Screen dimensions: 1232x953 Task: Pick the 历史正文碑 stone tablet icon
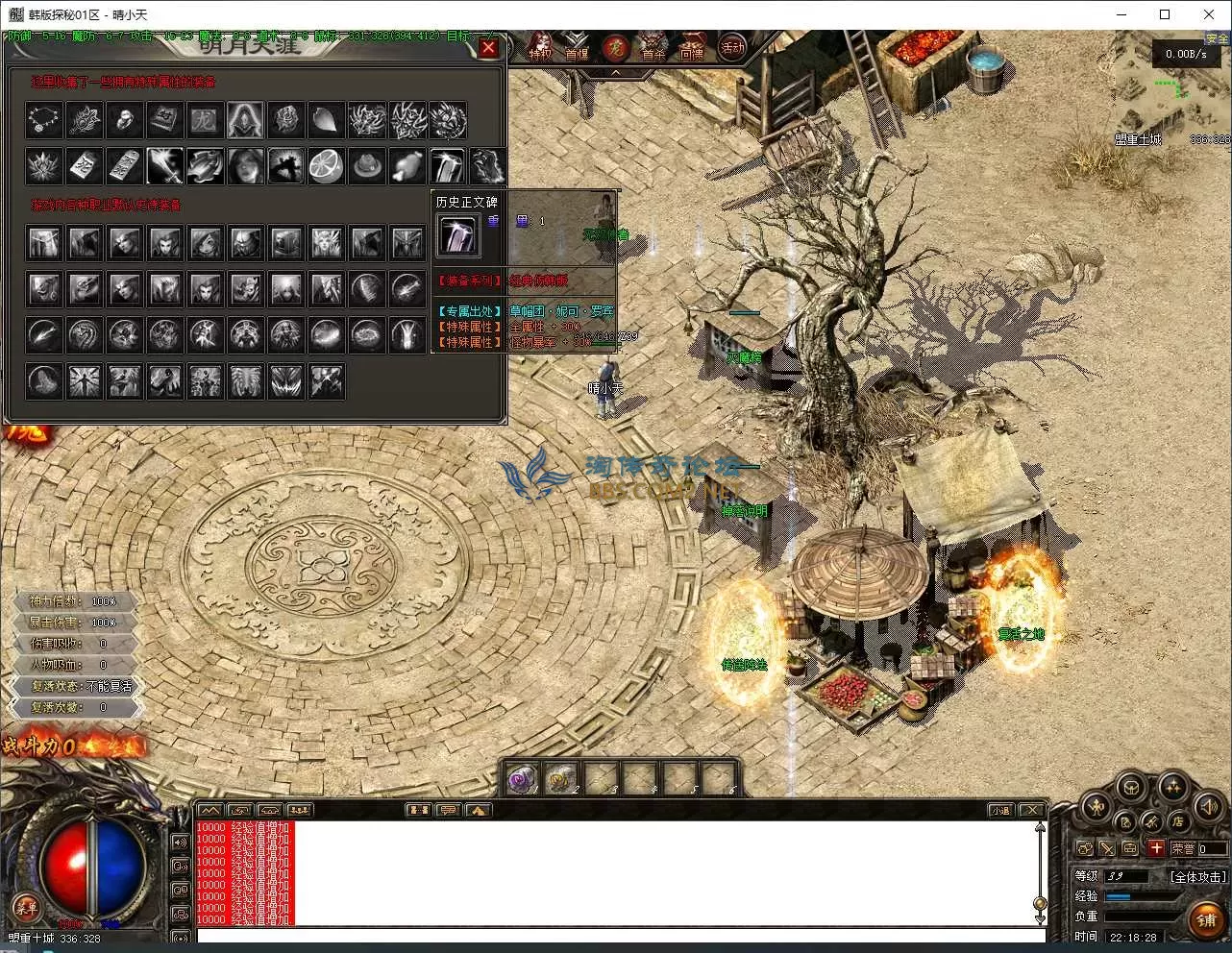point(456,235)
